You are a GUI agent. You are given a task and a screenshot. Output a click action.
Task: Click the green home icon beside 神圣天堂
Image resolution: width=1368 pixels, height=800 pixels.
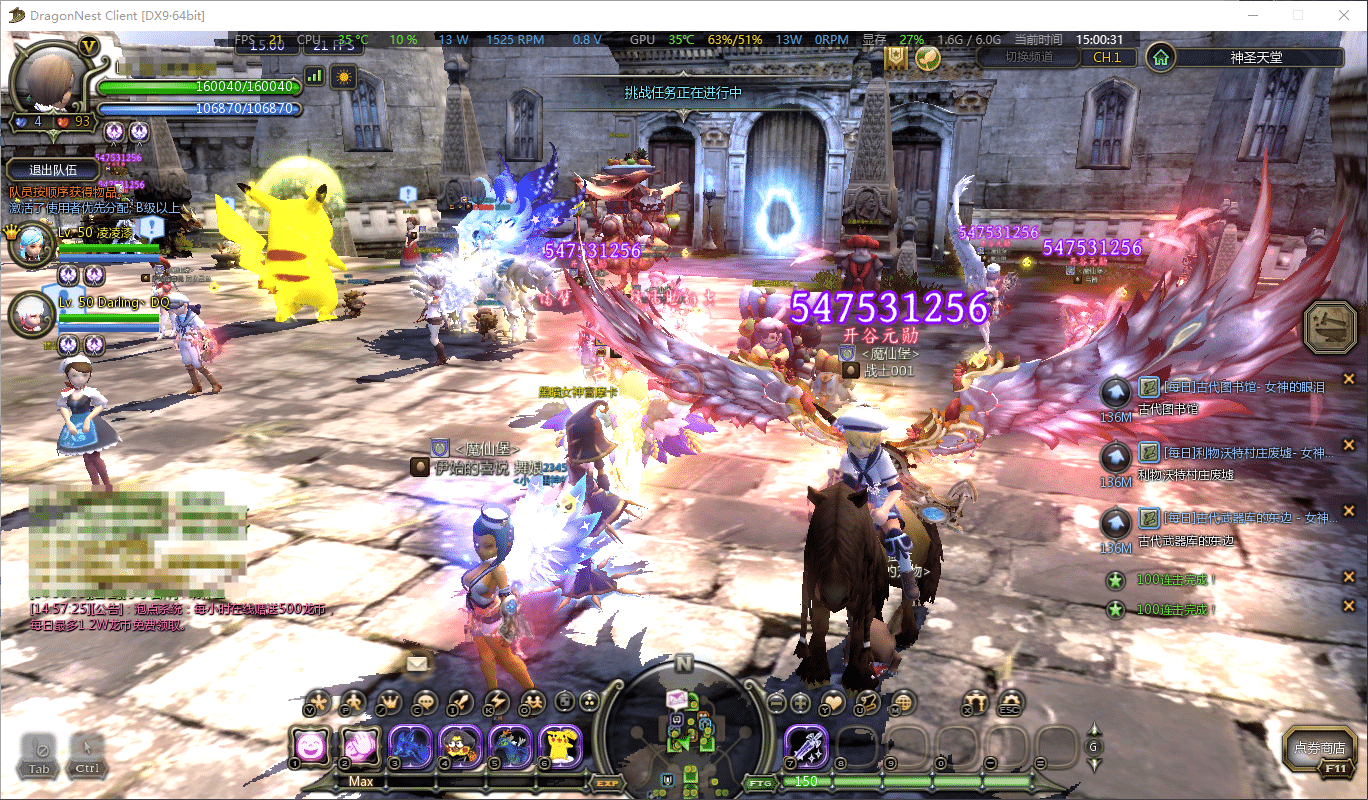[1160, 57]
